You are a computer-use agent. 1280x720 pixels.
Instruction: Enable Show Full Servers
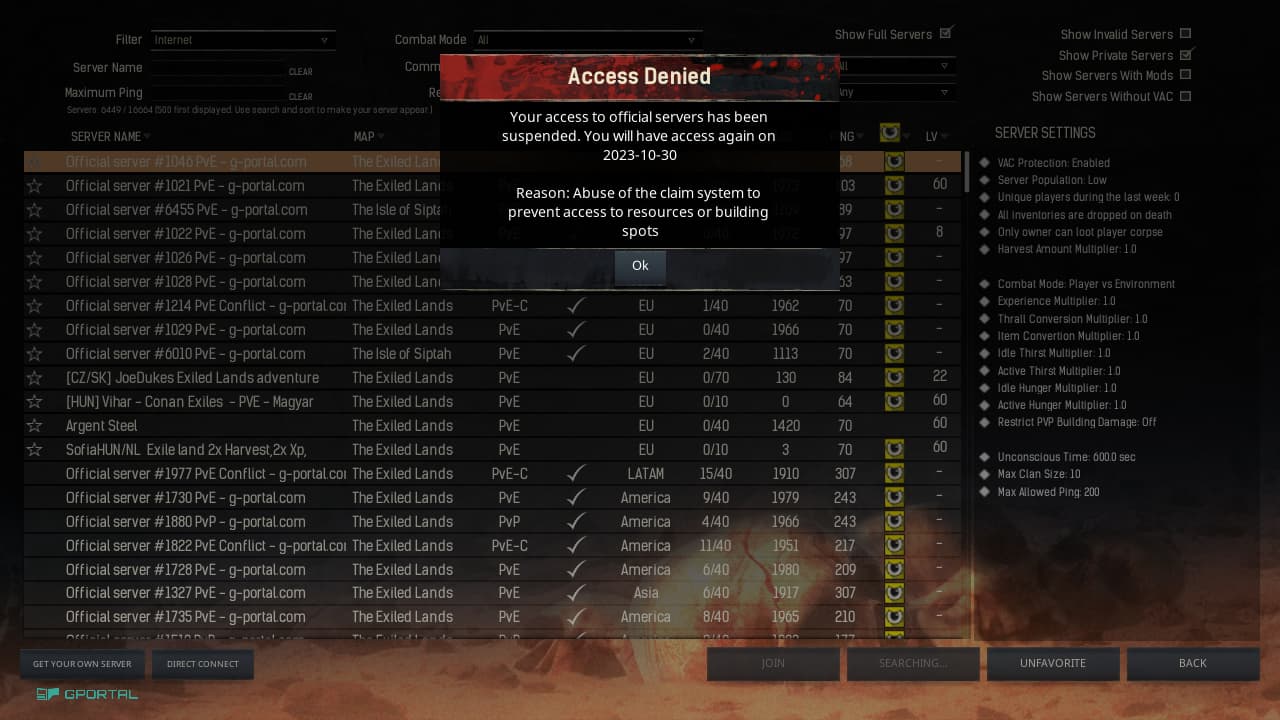pyautogui.click(x=946, y=32)
